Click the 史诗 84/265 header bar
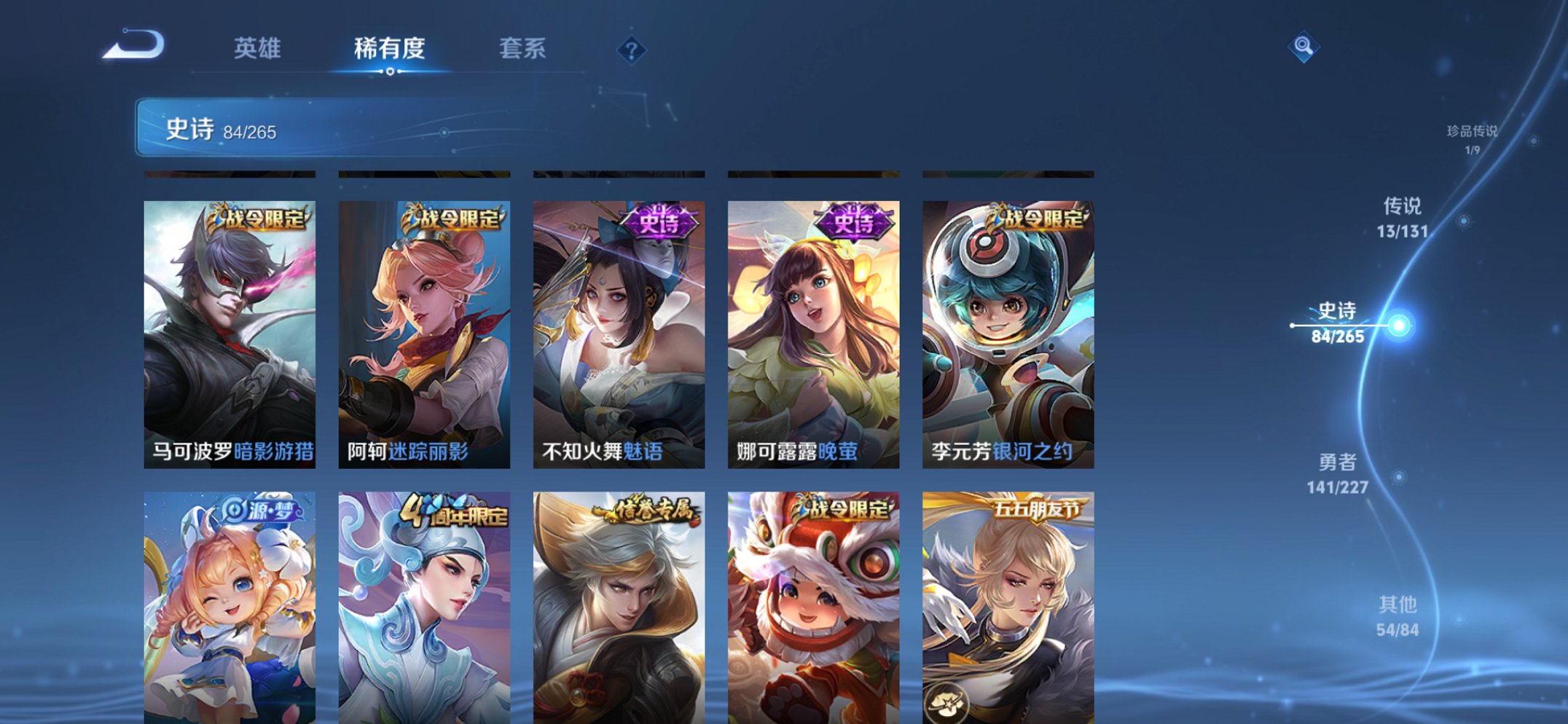This screenshot has width=1568, height=724. point(291,130)
